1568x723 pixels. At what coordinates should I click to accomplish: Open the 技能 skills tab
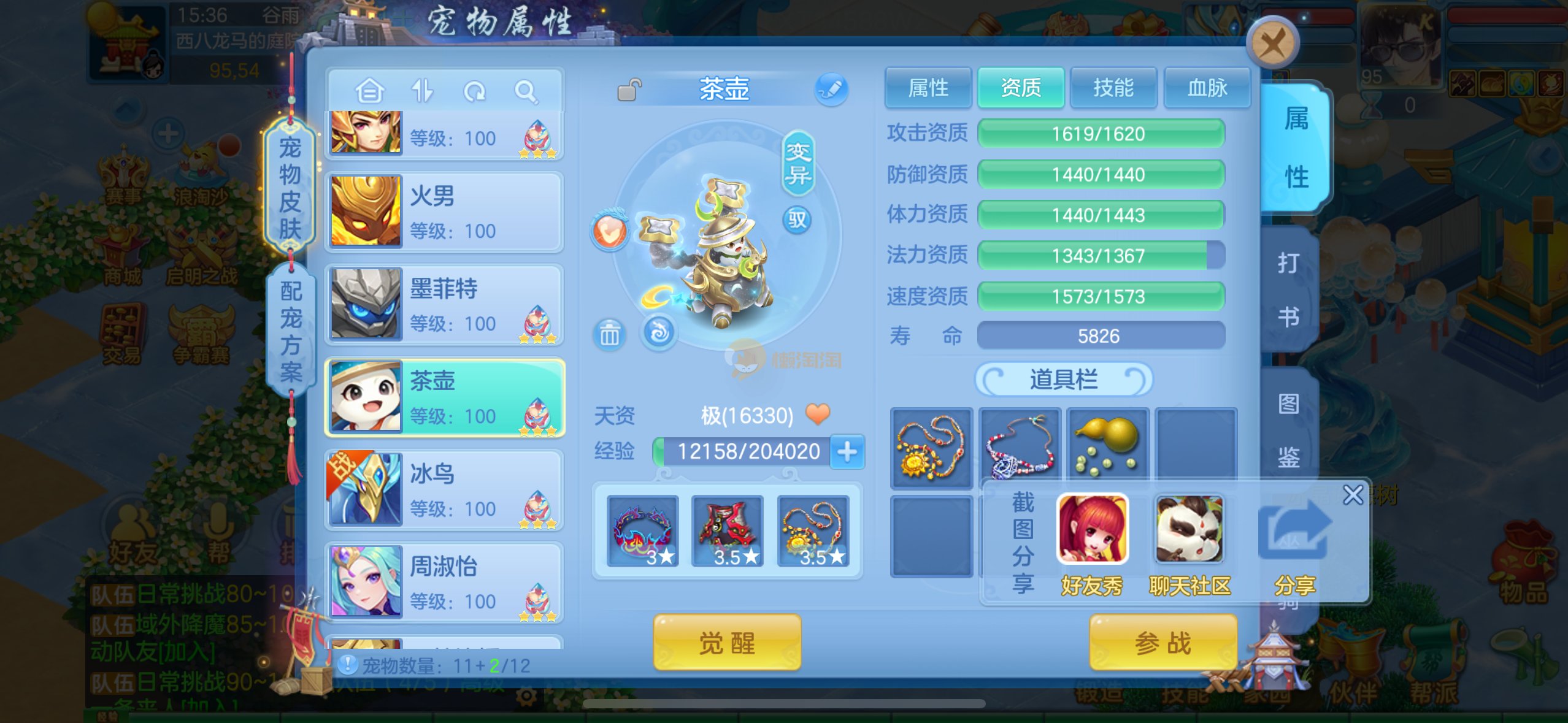click(x=1113, y=88)
